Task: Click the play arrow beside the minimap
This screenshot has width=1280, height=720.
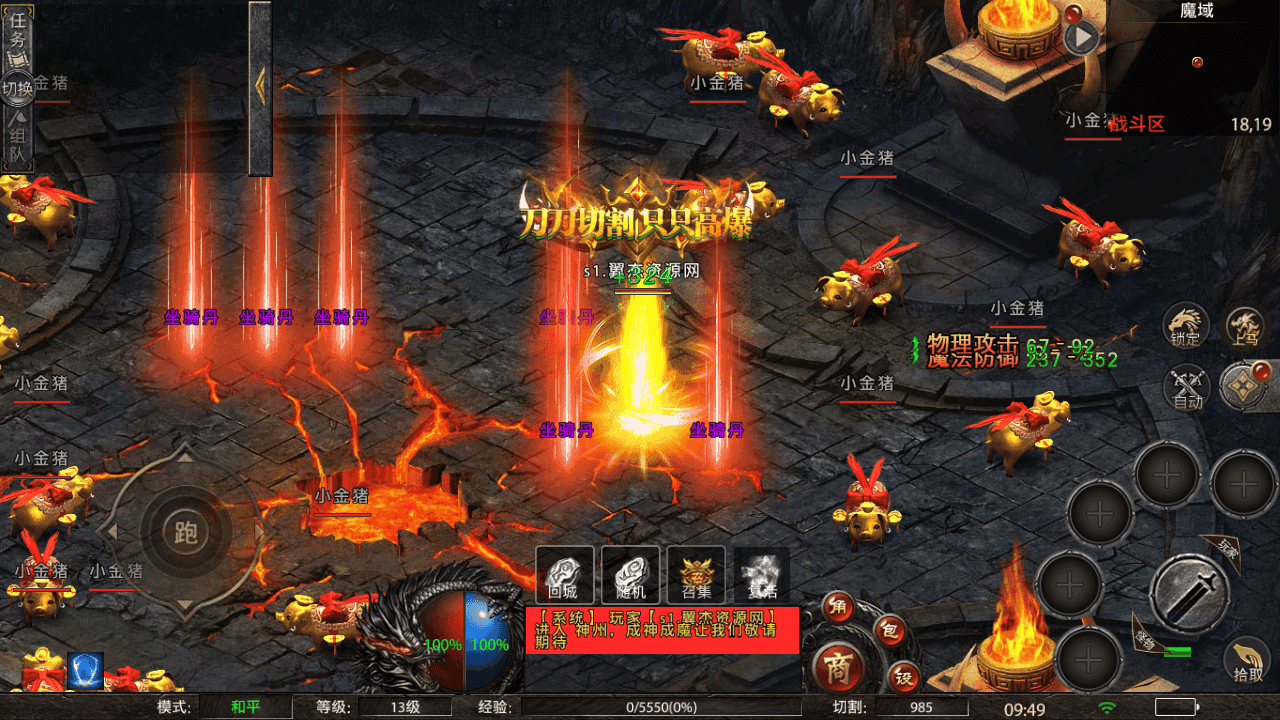Action: click(1081, 39)
